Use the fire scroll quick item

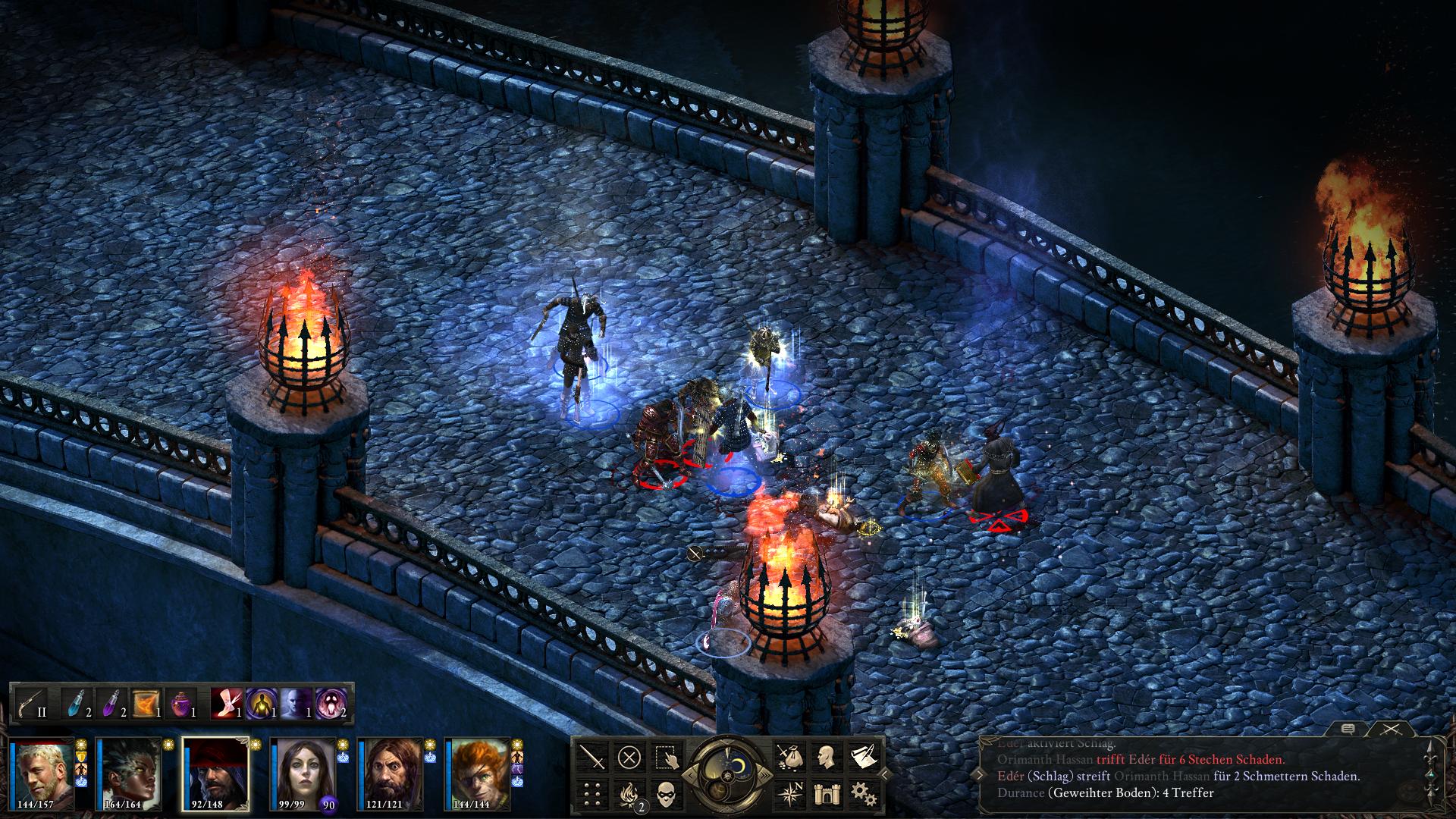146,704
